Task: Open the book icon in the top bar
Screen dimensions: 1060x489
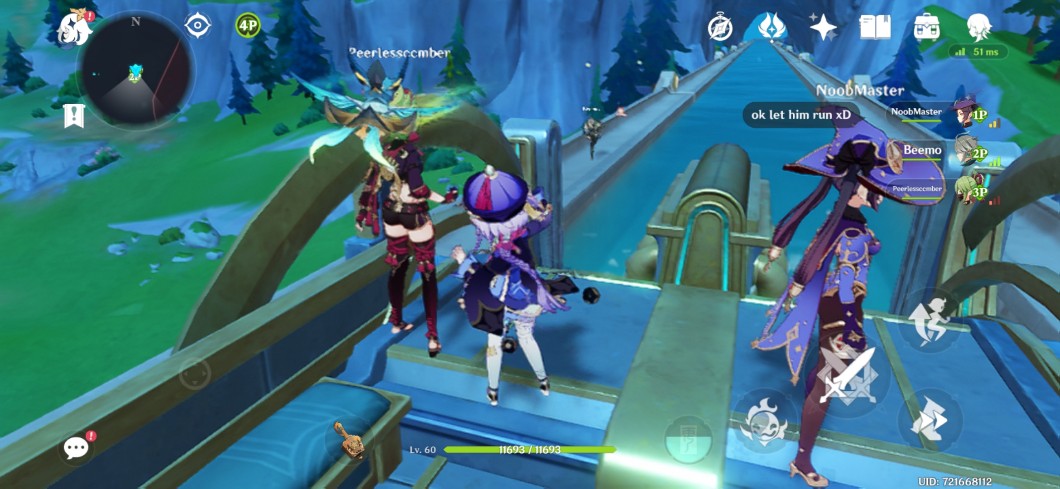Action: [875, 27]
